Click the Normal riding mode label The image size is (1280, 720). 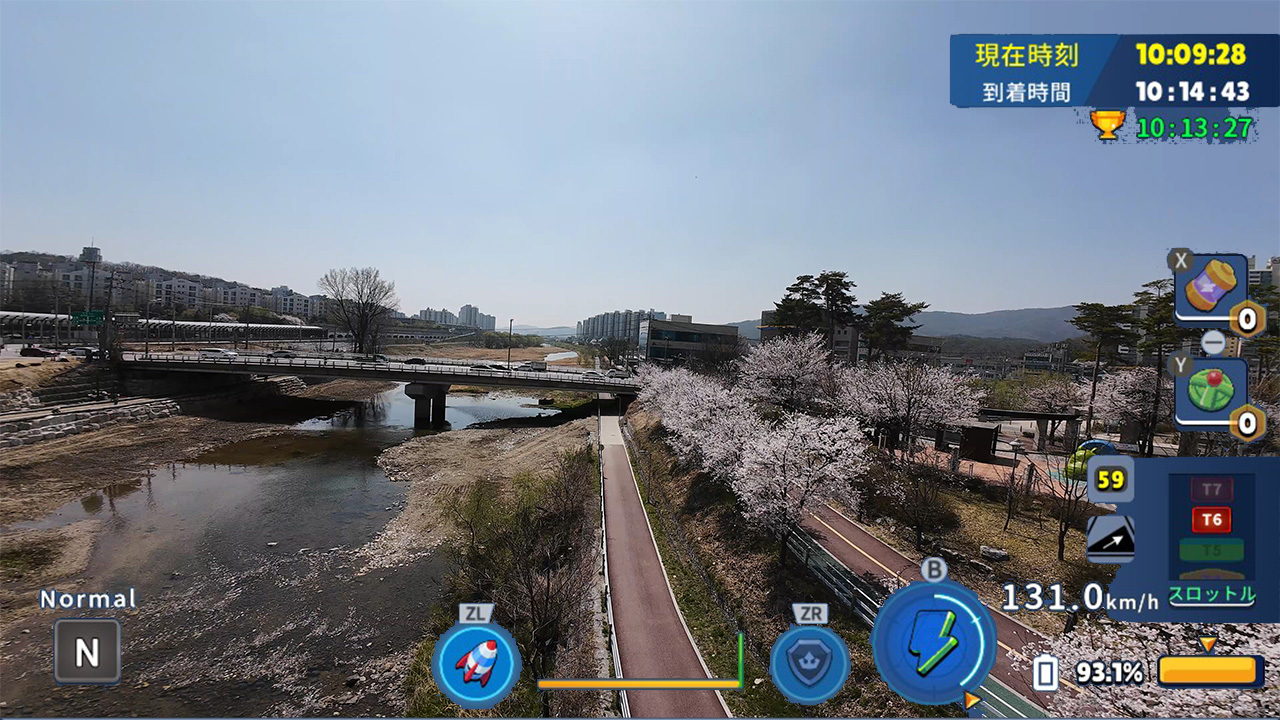click(86, 597)
